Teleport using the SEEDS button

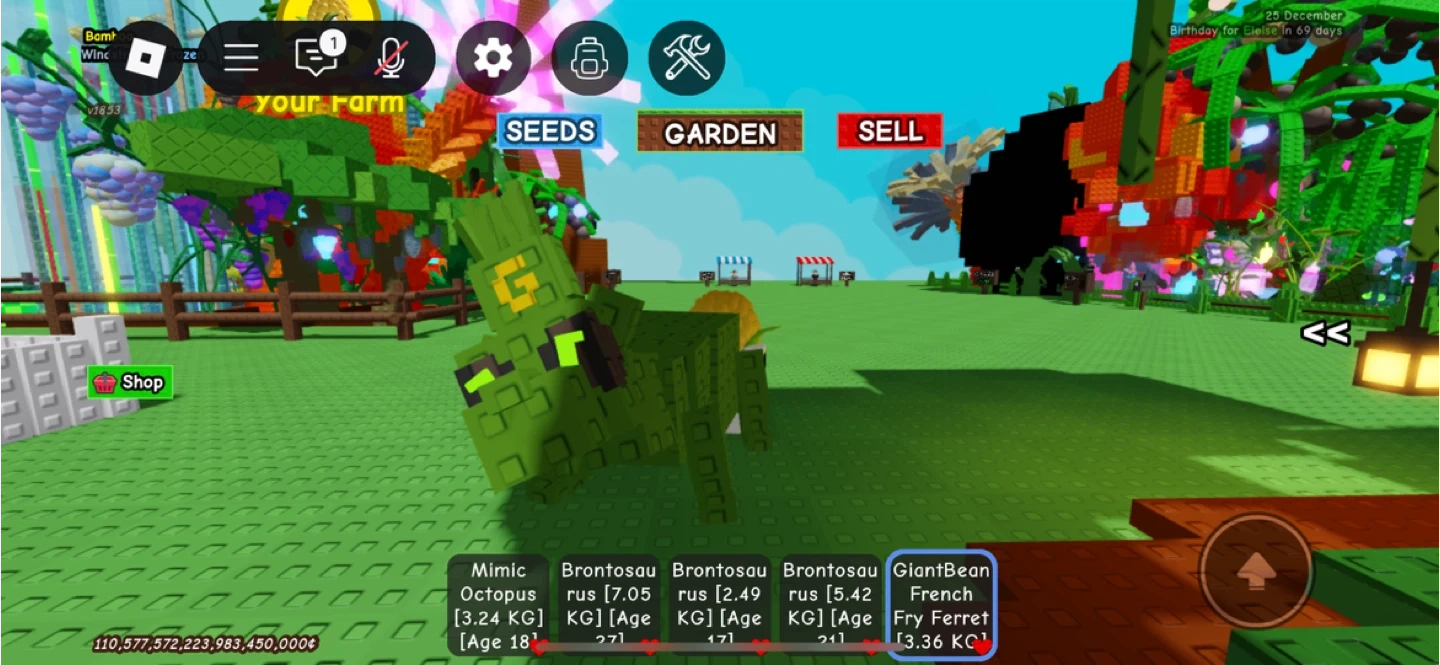point(549,132)
